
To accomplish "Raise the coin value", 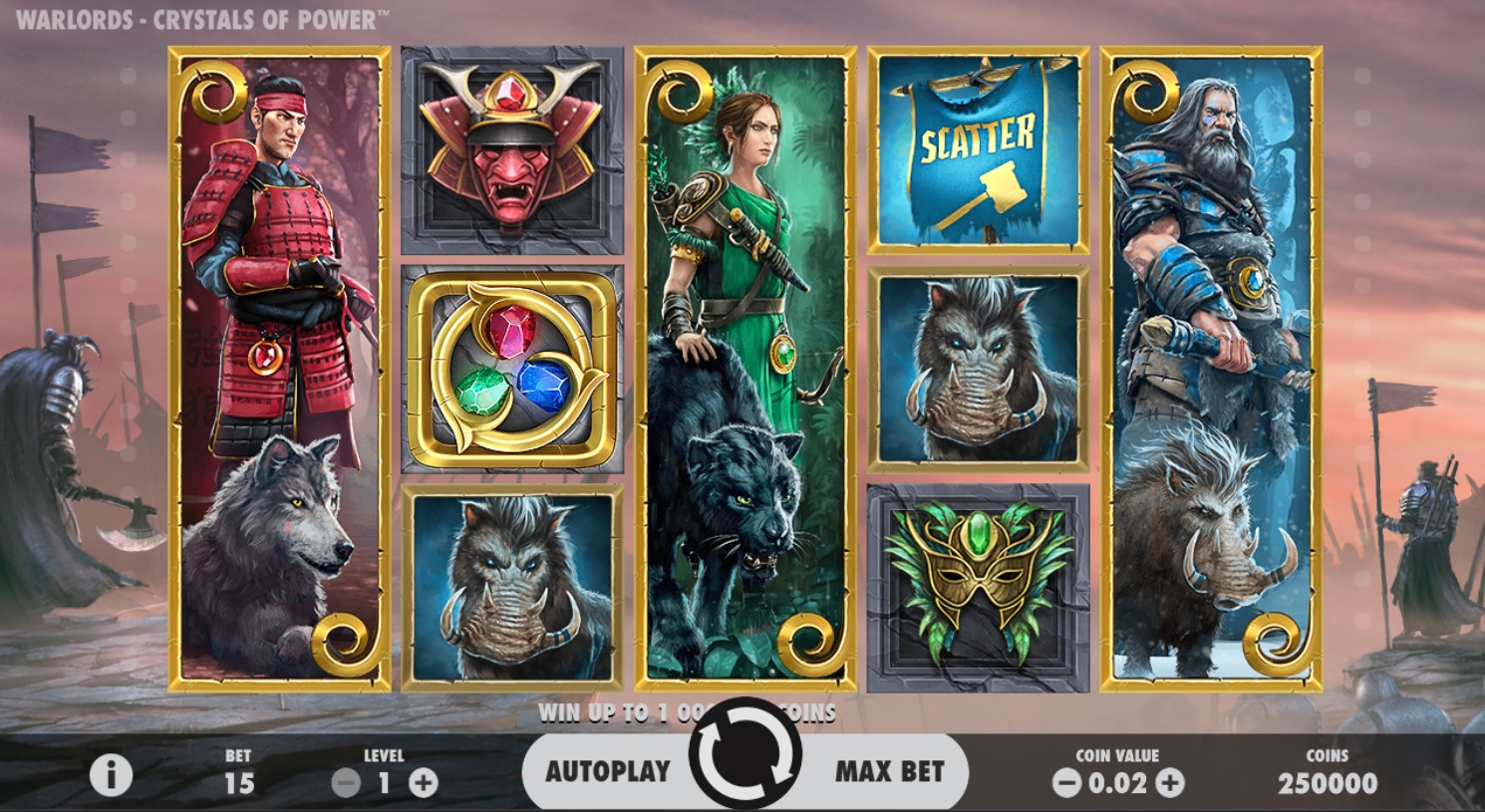I will click(x=1170, y=783).
